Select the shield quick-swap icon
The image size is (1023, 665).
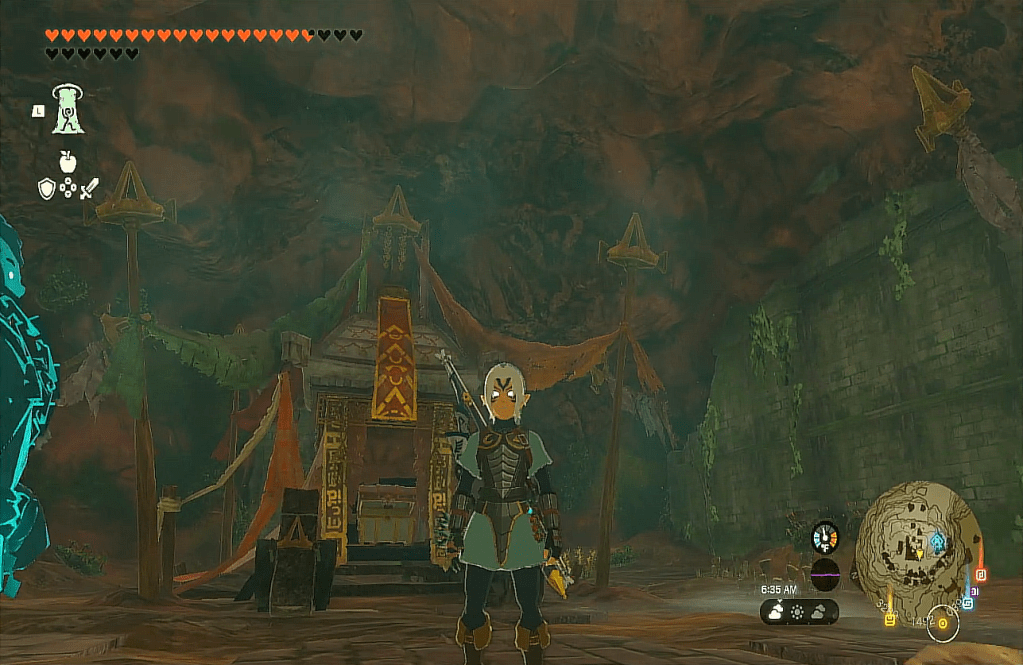tap(46, 188)
